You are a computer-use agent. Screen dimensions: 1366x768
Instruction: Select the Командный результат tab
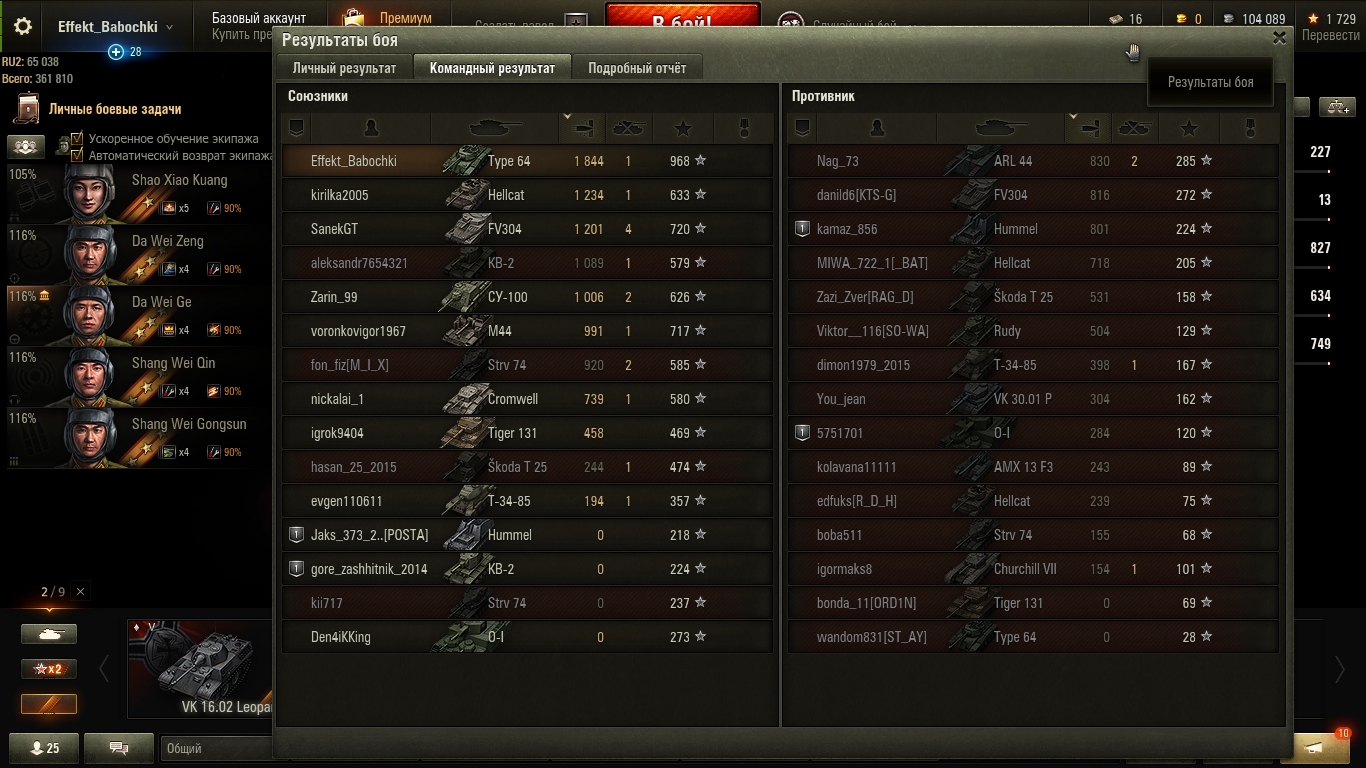492,68
